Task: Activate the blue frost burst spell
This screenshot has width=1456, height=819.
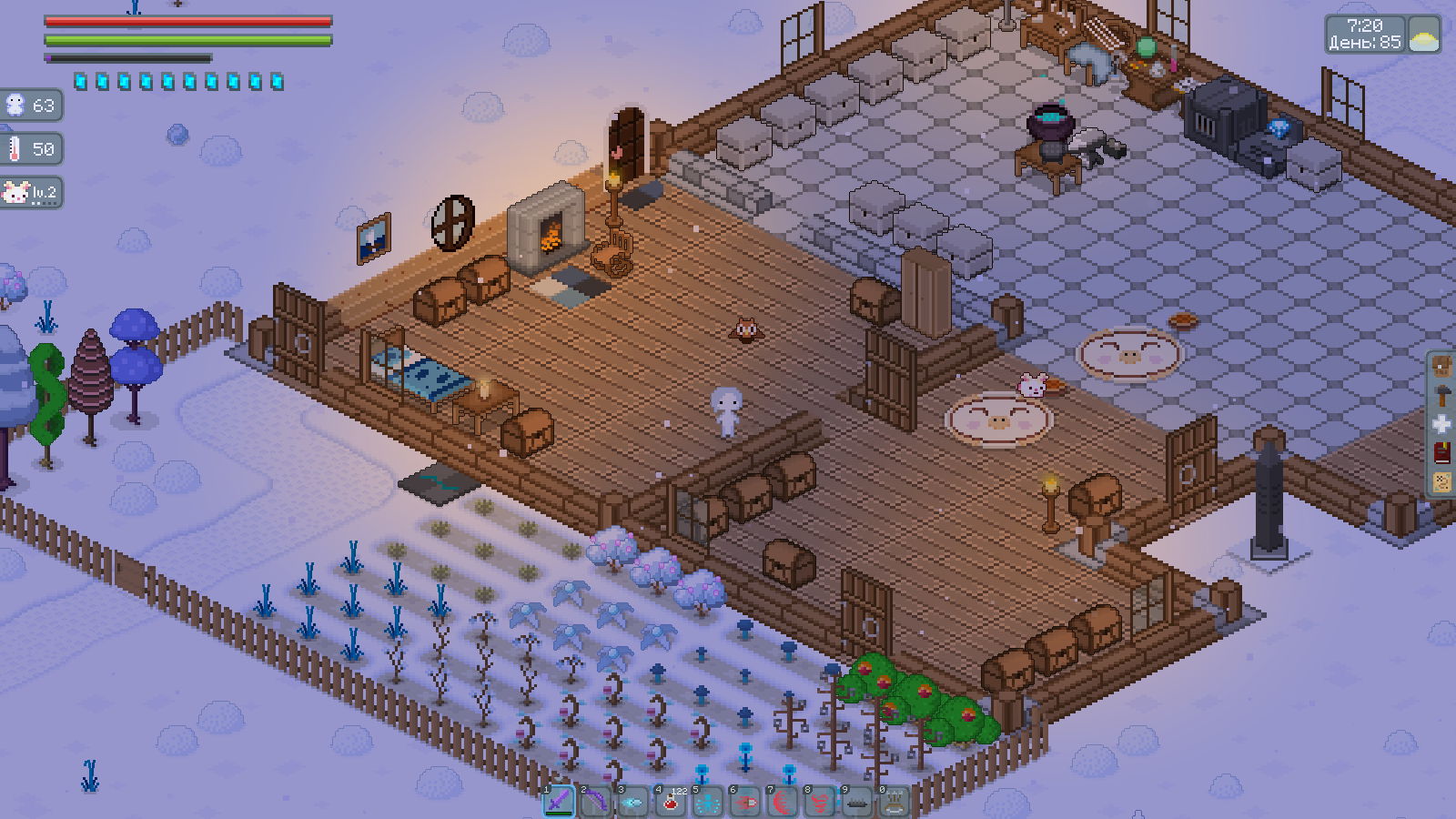Action: click(708, 802)
